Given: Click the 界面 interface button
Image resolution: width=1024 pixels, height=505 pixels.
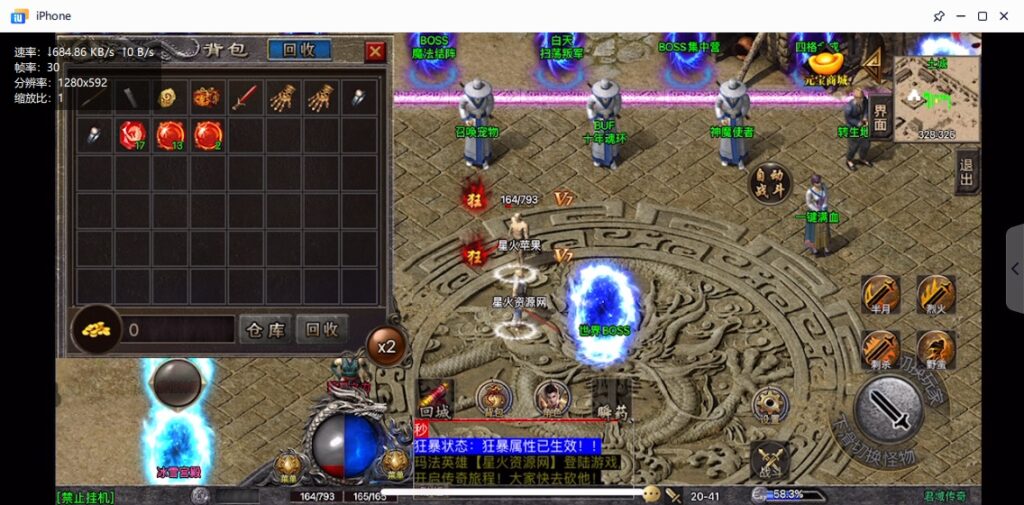Looking at the screenshot, I should tap(880, 116).
